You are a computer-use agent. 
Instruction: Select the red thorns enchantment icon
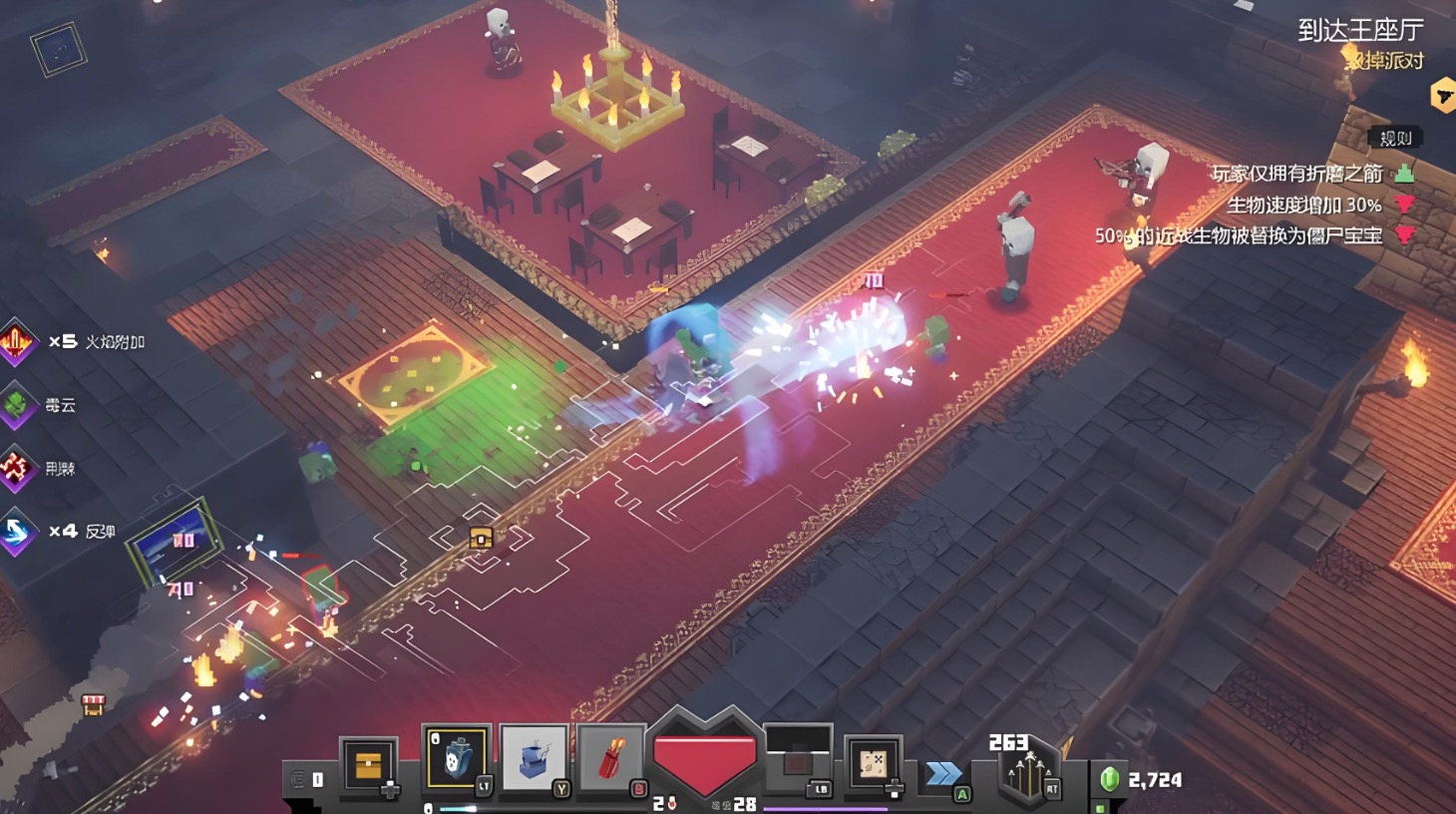point(17,468)
